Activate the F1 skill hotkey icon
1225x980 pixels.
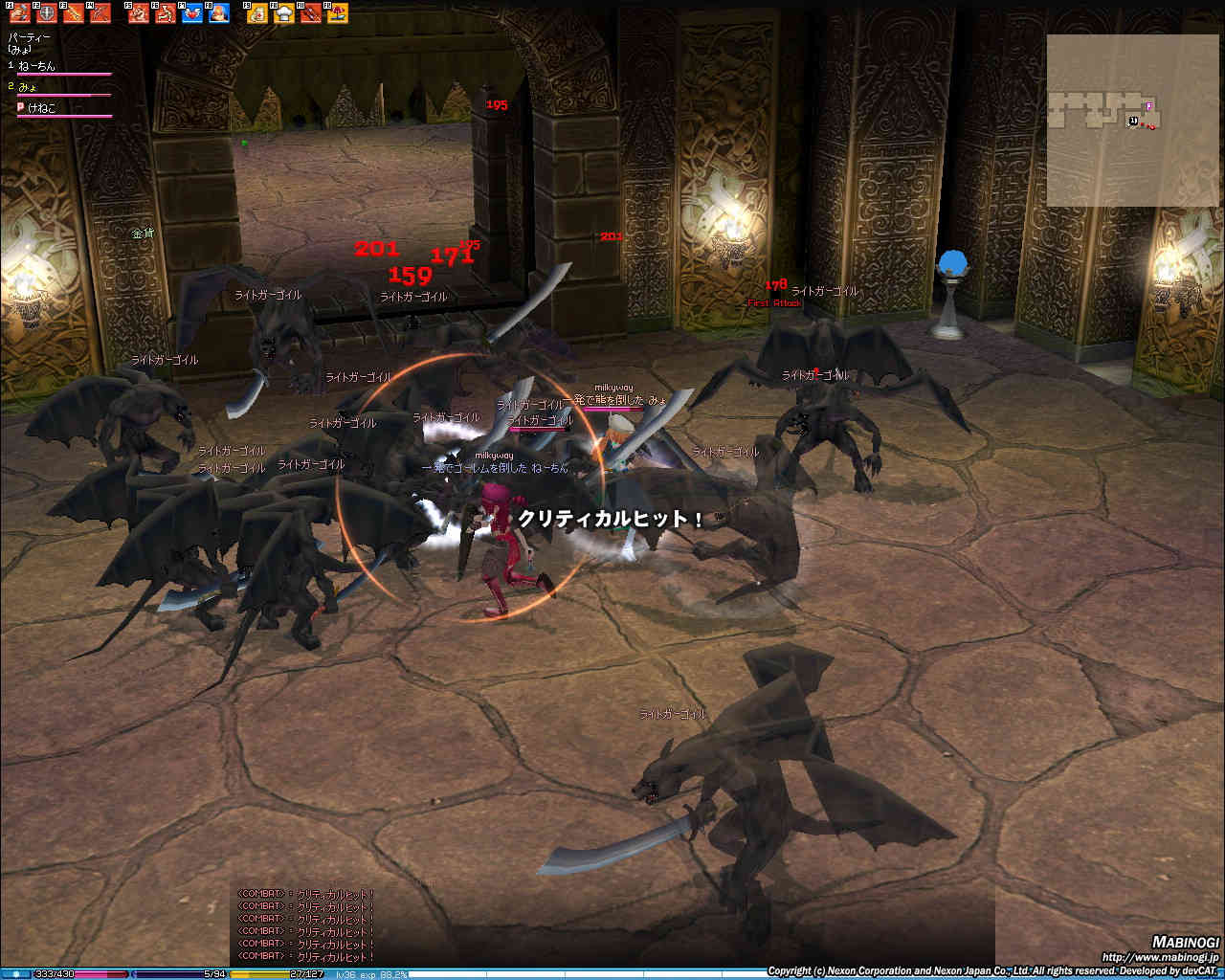(x=19, y=13)
